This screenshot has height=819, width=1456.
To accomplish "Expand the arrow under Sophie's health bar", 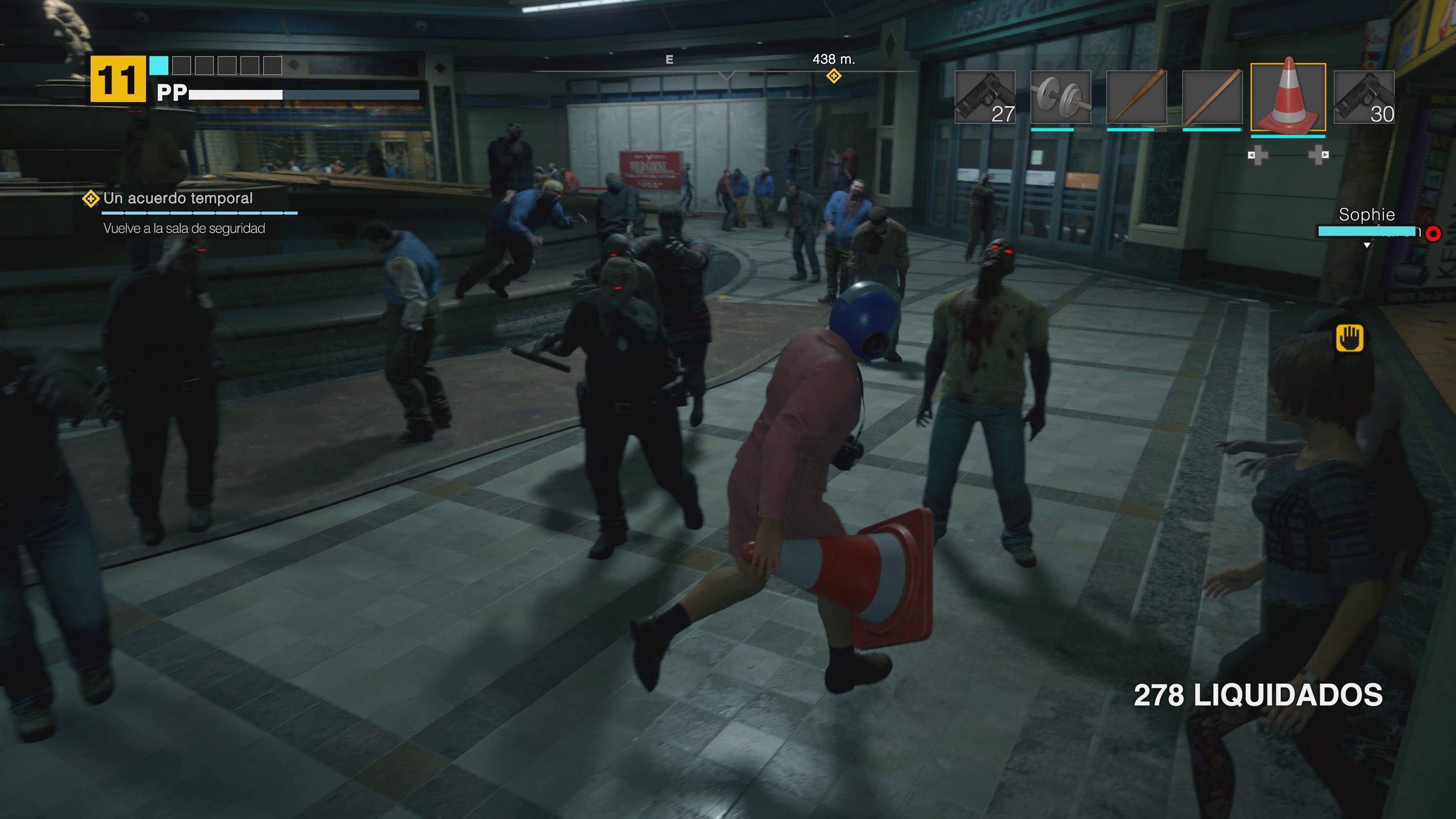I will click(x=1367, y=245).
